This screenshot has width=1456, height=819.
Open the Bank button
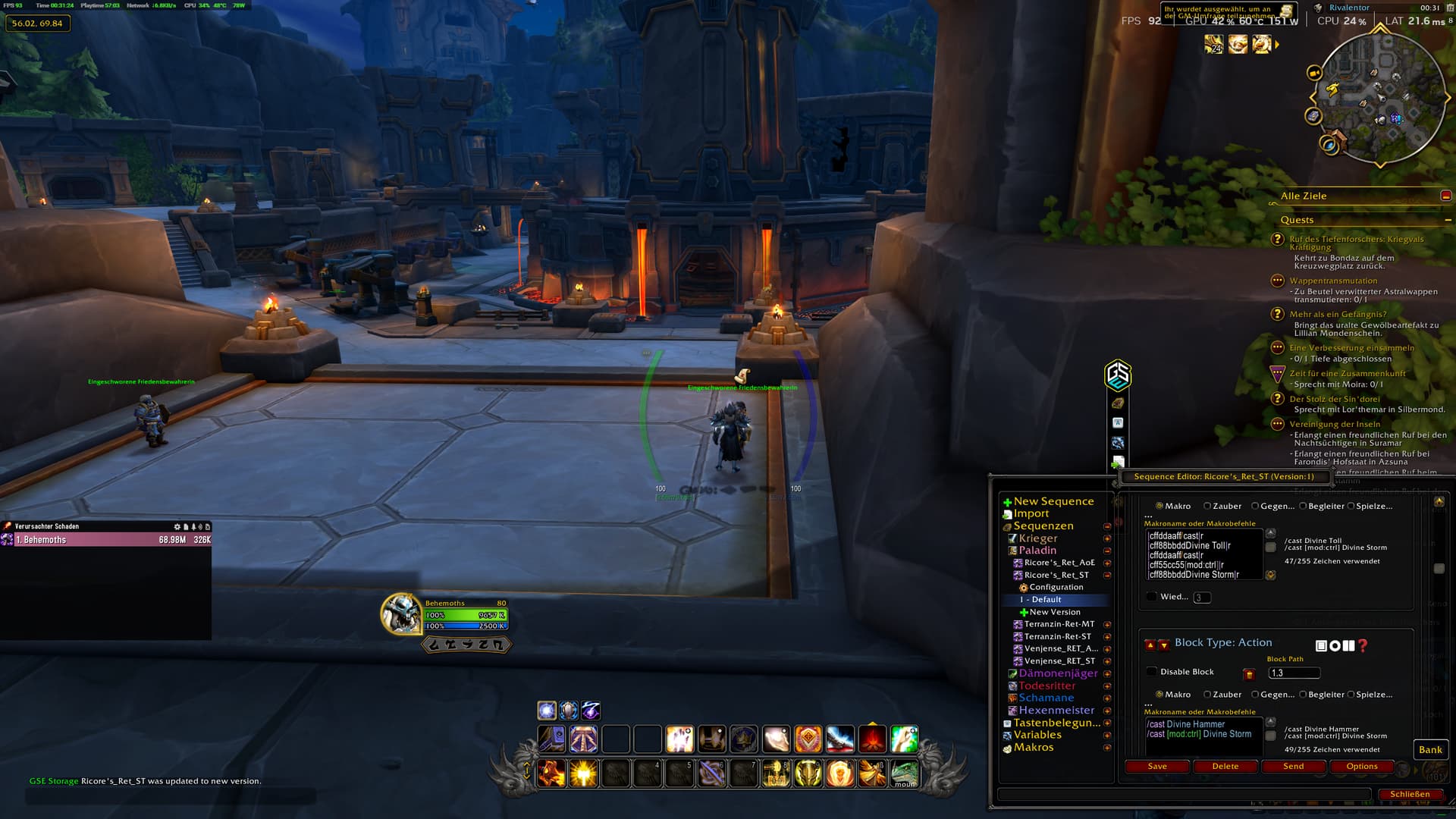click(1430, 750)
